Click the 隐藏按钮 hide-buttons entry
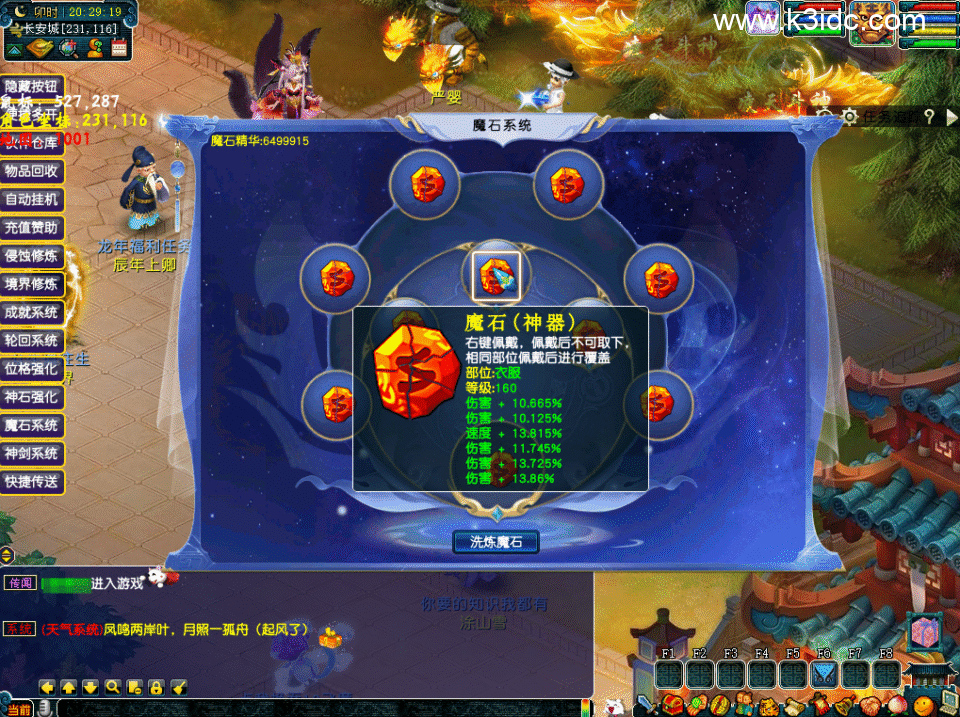 pyautogui.click(x=33, y=86)
